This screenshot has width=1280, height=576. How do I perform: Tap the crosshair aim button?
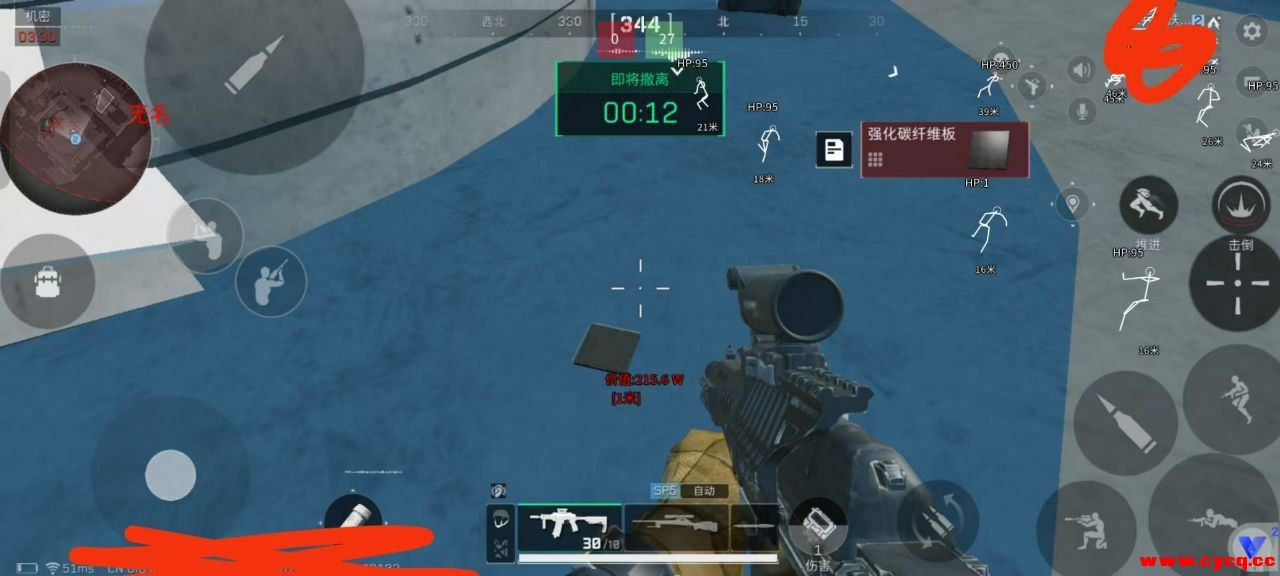(x=1238, y=283)
